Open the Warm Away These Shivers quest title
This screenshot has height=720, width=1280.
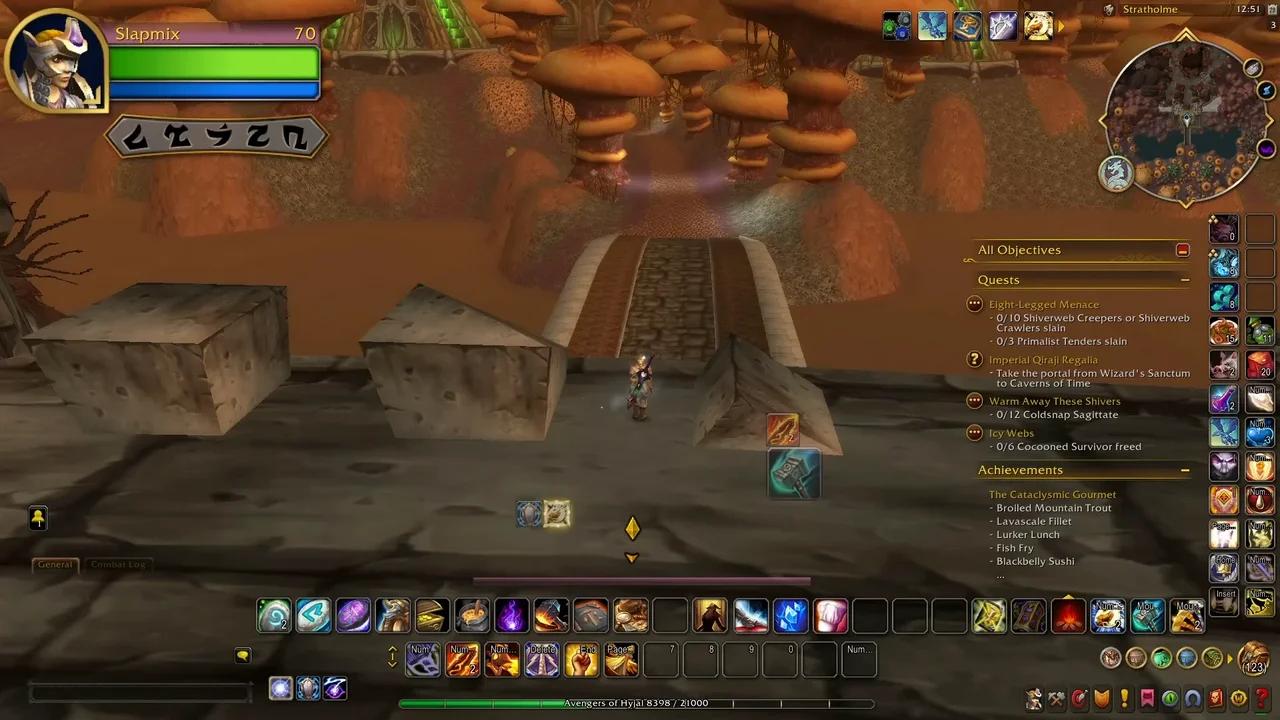click(1055, 400)
